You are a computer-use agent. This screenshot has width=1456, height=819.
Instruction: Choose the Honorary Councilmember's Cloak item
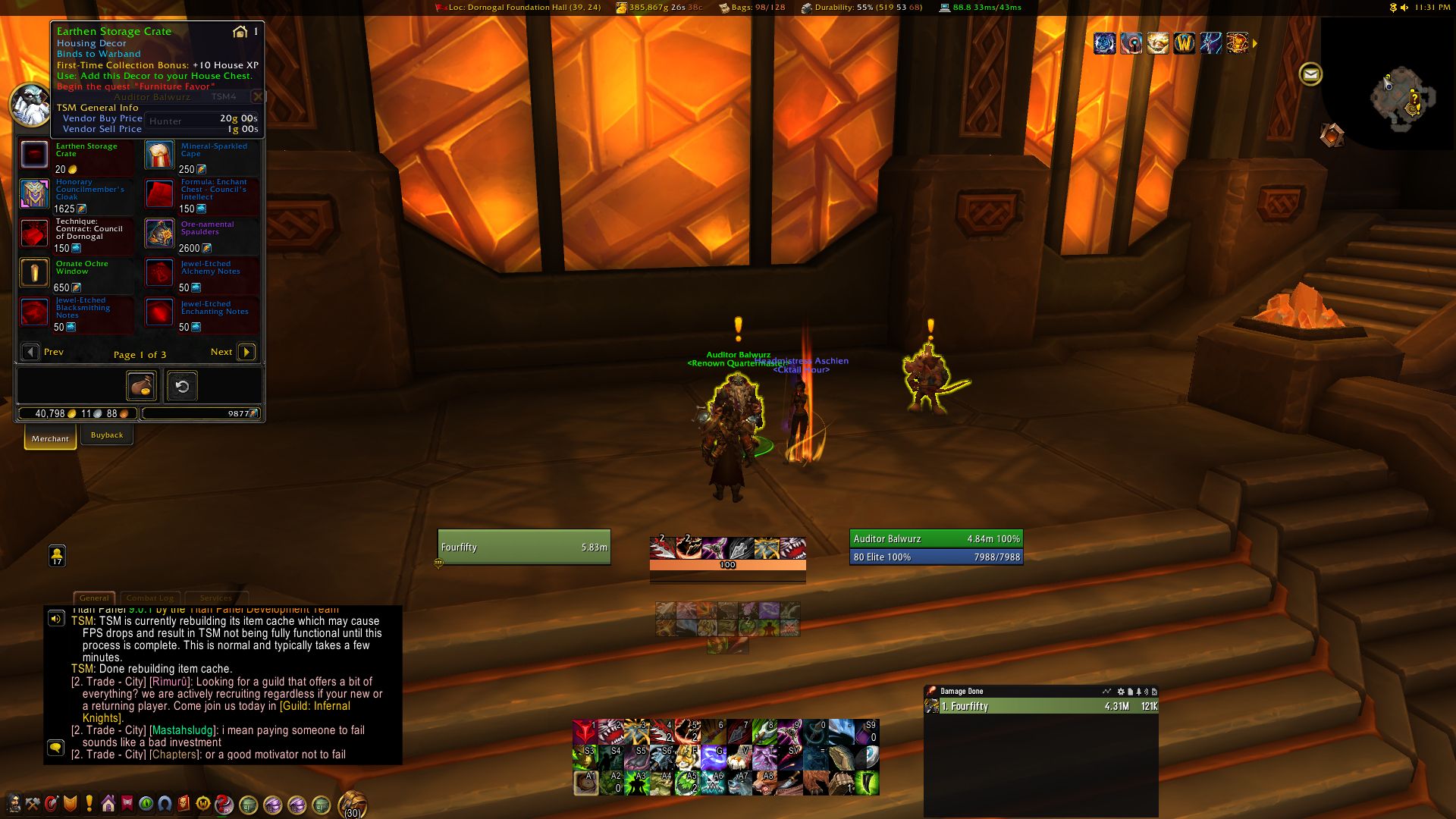tap(35, 194)
